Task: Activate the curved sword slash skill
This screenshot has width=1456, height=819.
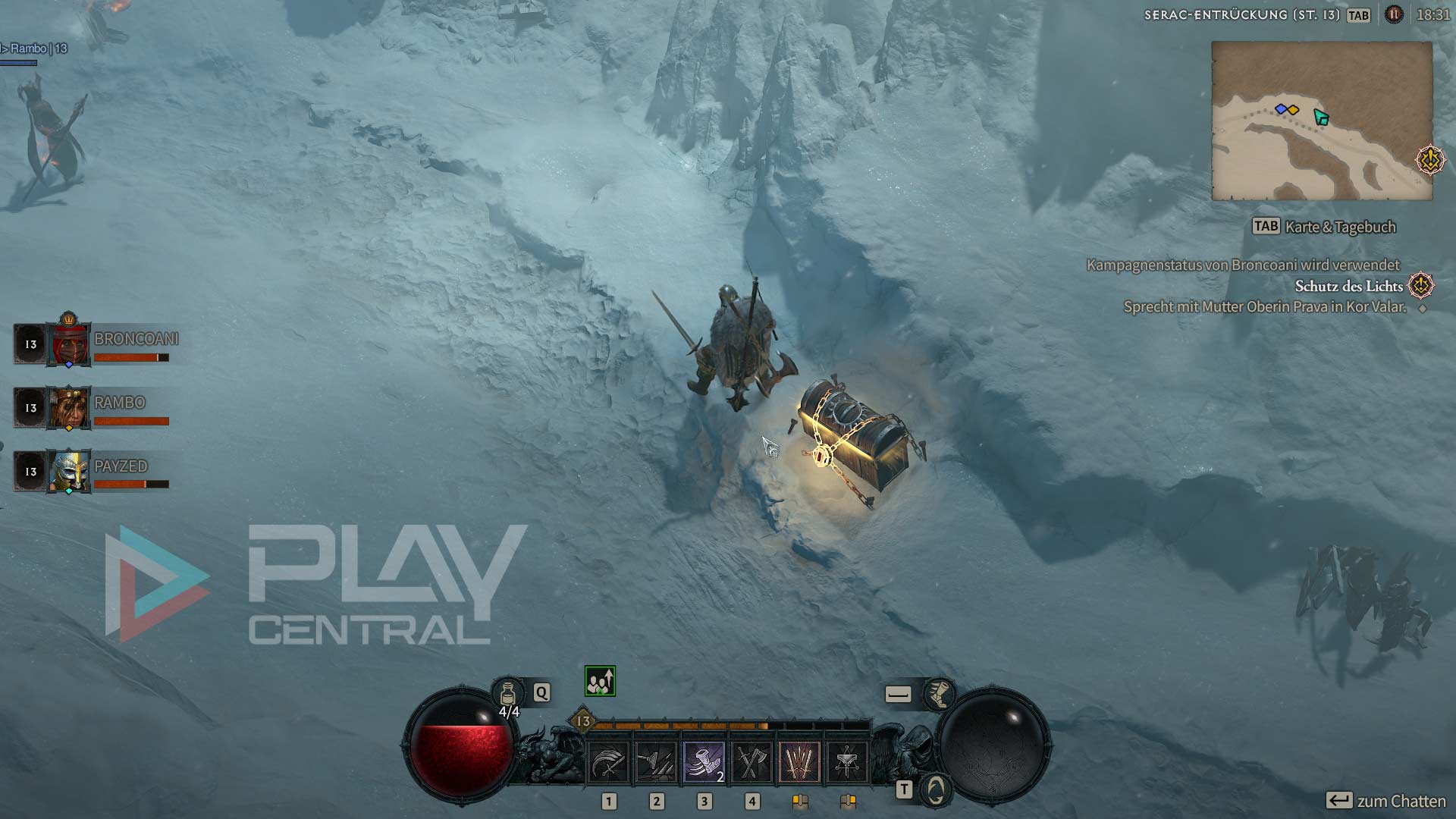Action: pyautogui.click(x=608, y=761)
